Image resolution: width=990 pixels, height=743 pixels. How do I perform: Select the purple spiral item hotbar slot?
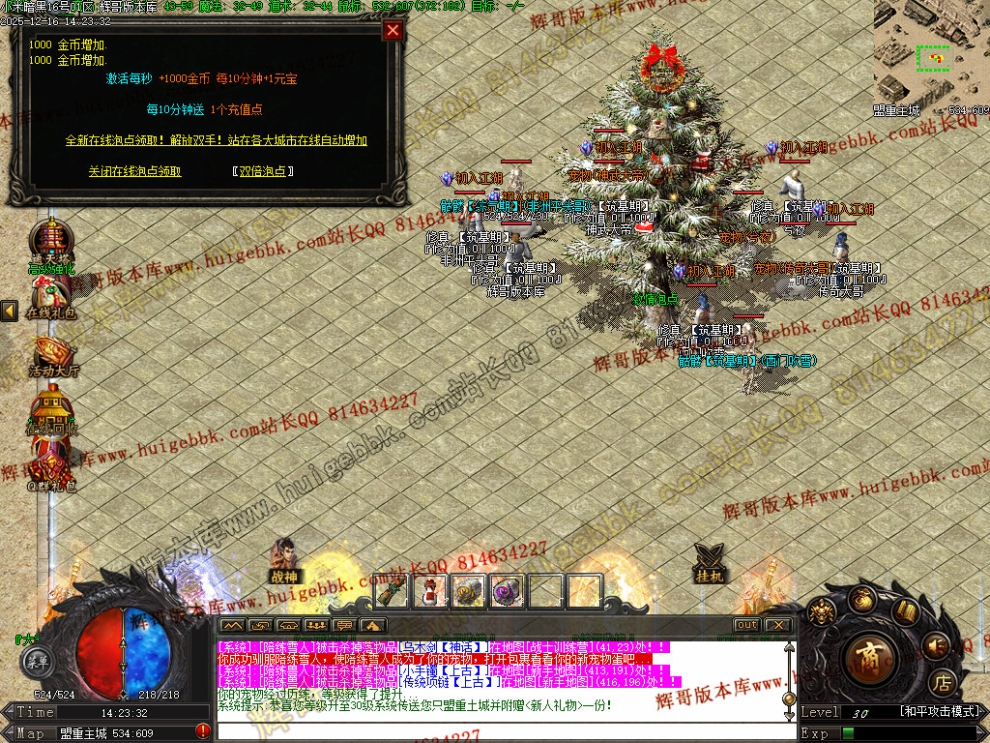pos(508,592)
